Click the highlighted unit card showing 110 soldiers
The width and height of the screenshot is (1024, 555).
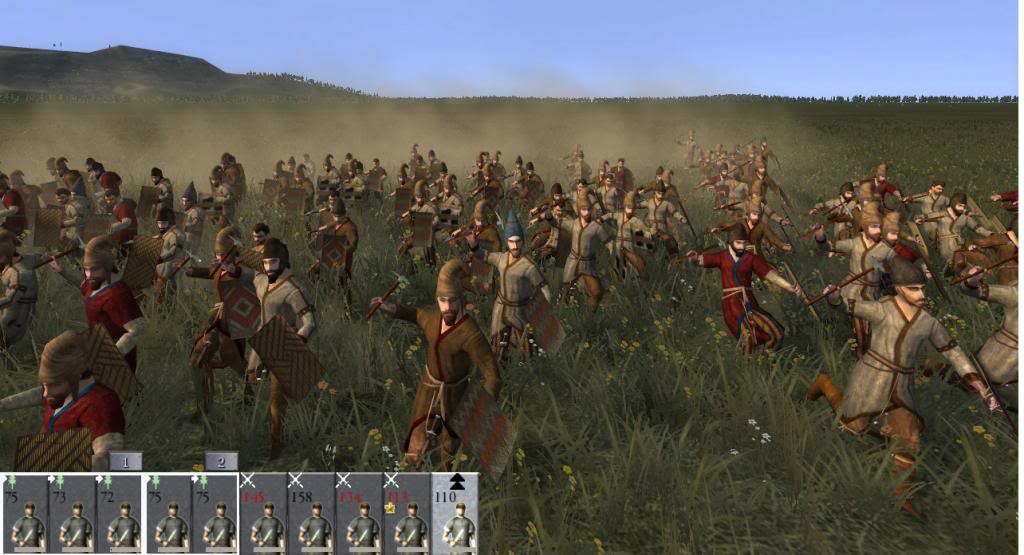pyautogui.click(x=456, y=514)
